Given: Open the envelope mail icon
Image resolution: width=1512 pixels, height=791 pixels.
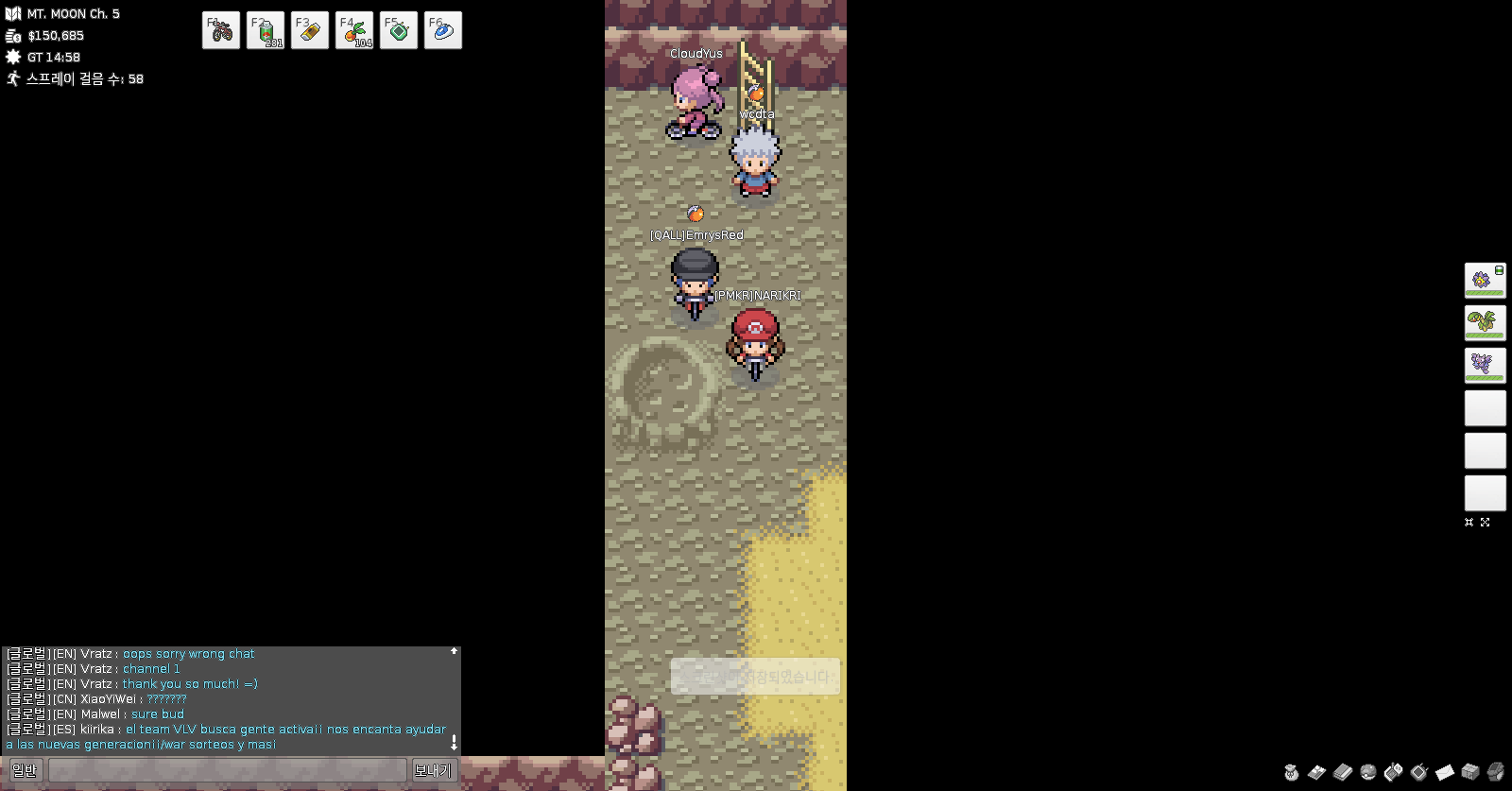Looking at the screenshot, I should tap(1445, 772).
